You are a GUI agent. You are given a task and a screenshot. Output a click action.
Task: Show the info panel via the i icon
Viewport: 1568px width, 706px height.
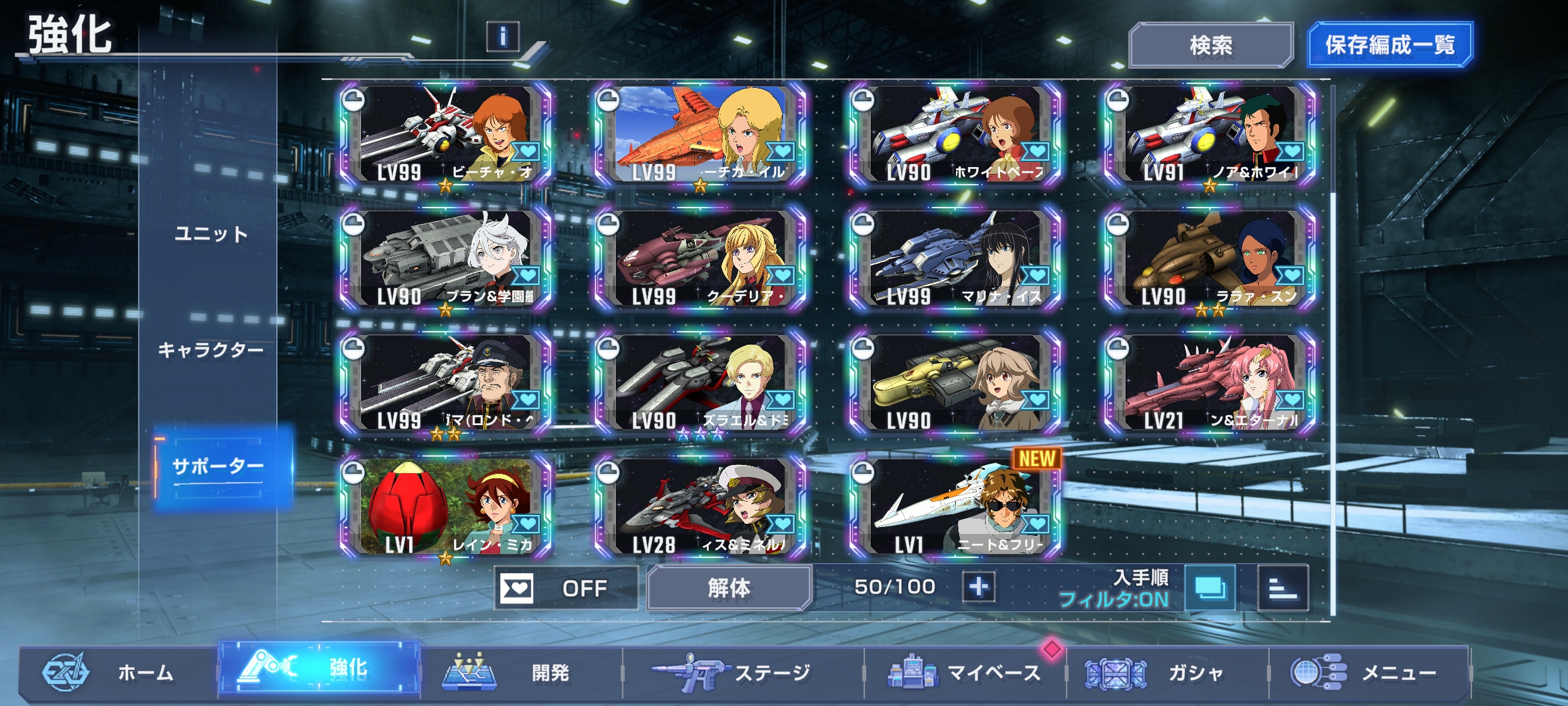503,37
